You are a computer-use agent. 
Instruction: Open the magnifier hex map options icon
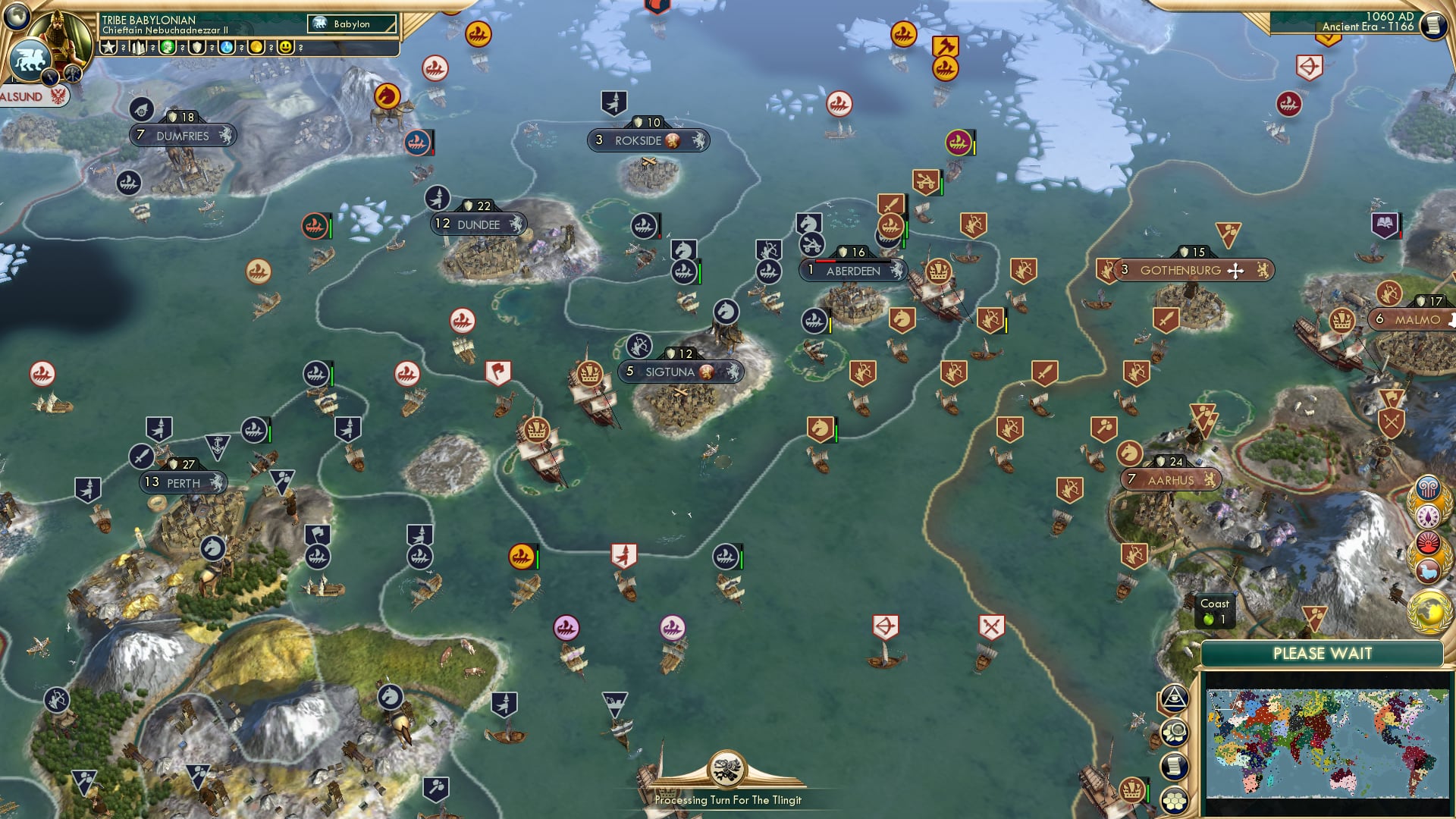coord(1175,733)
